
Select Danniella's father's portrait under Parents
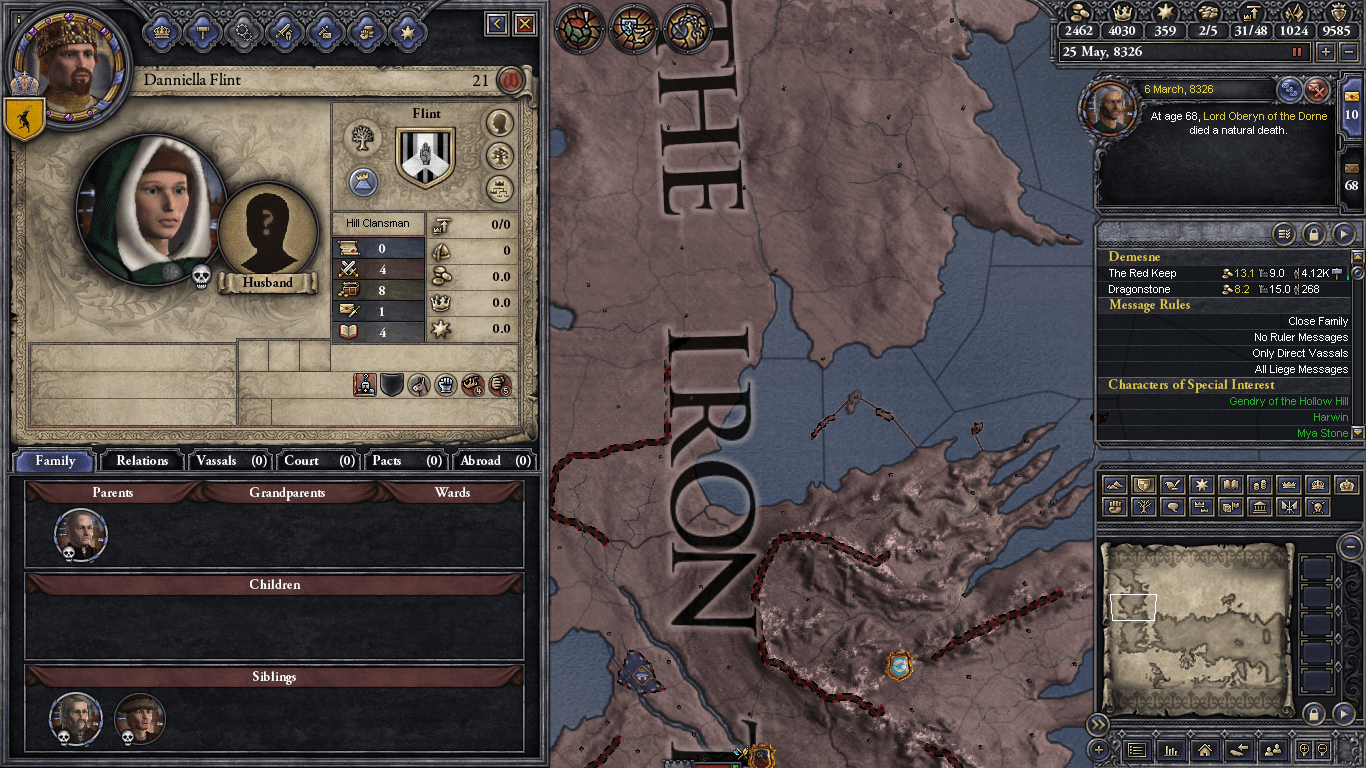80,534
